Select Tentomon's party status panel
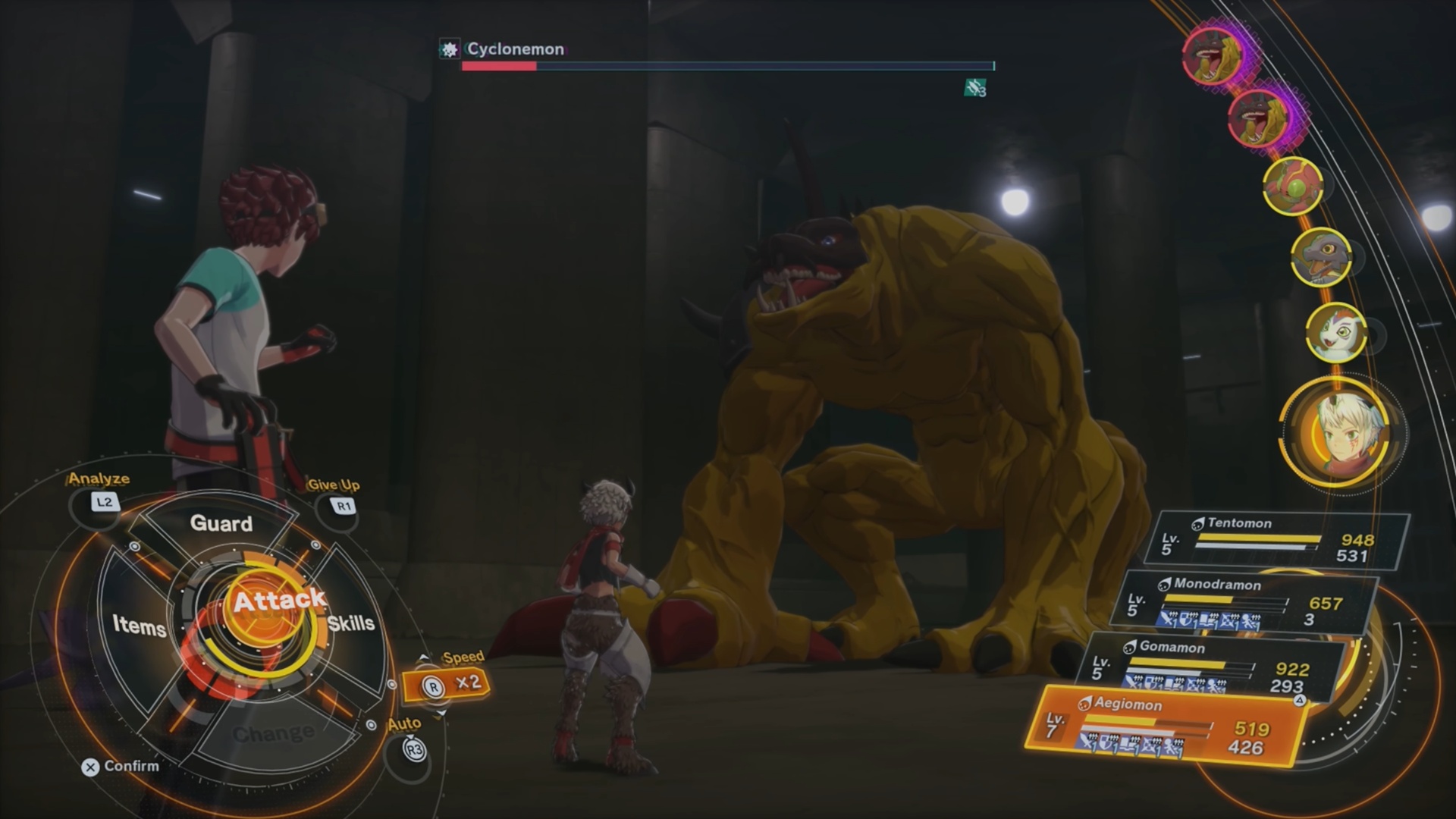1456x819 pixels. [x=1282, y=540]
